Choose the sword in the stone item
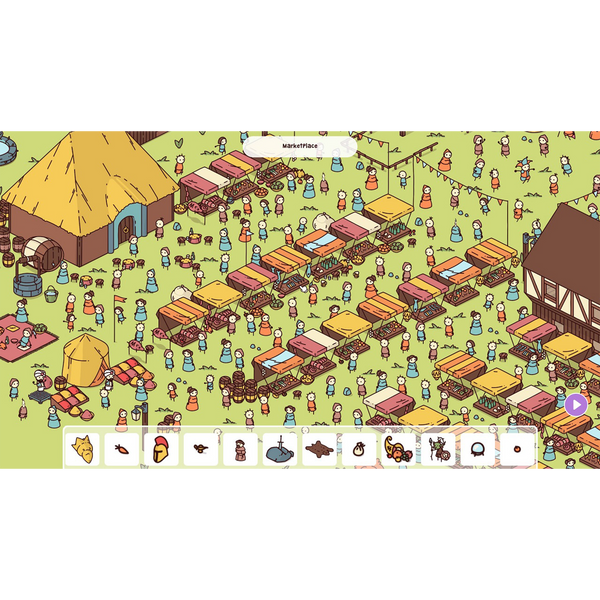 point(280,449)
